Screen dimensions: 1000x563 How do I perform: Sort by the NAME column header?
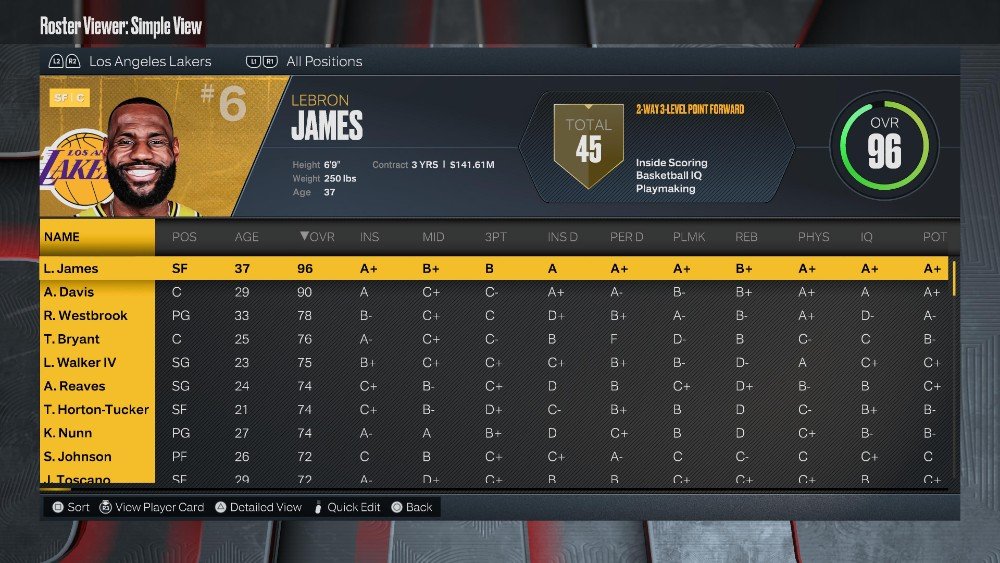(x=62, y=237)
